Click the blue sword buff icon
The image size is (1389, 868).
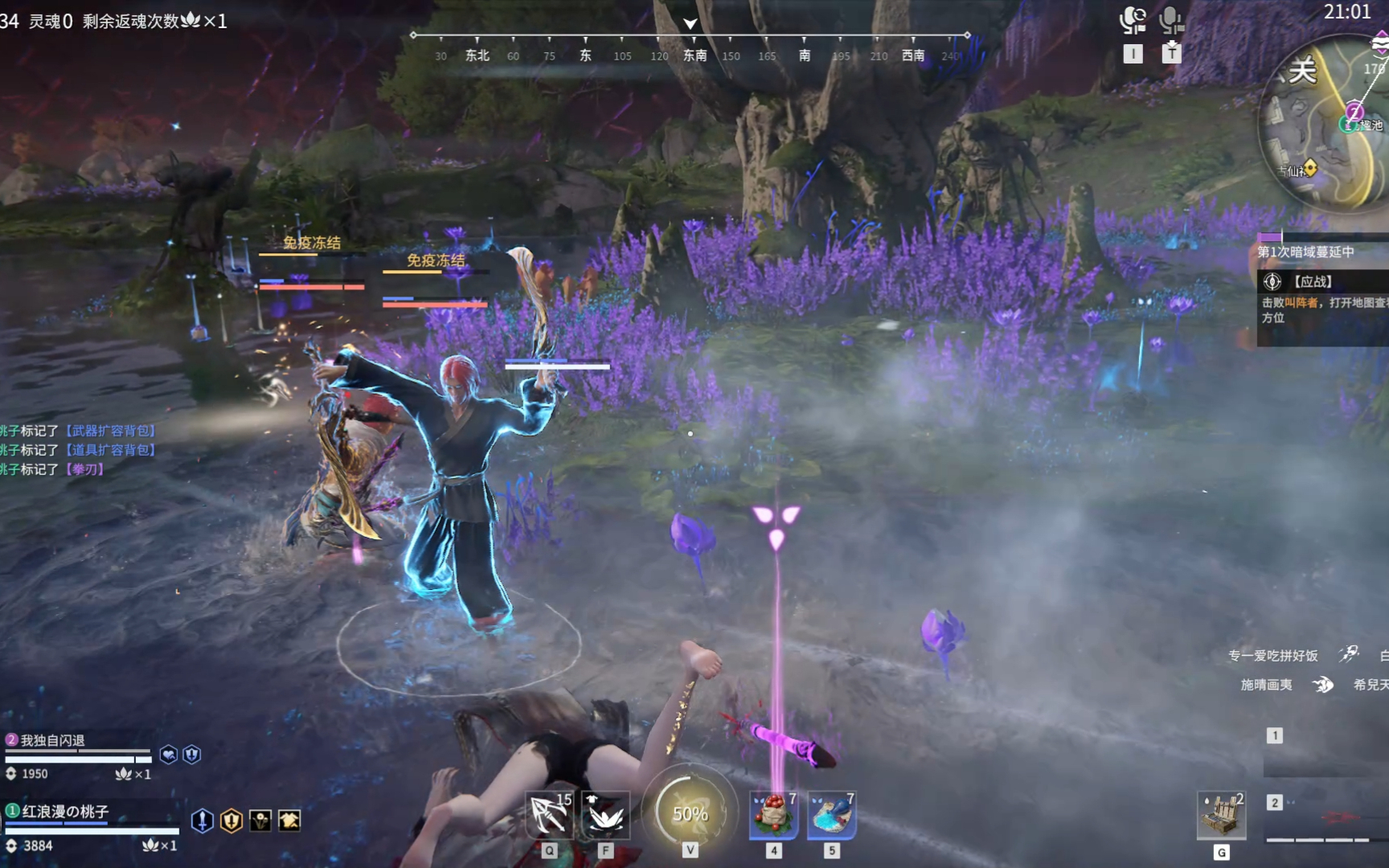pyautogui.click(x=203, y=821)
